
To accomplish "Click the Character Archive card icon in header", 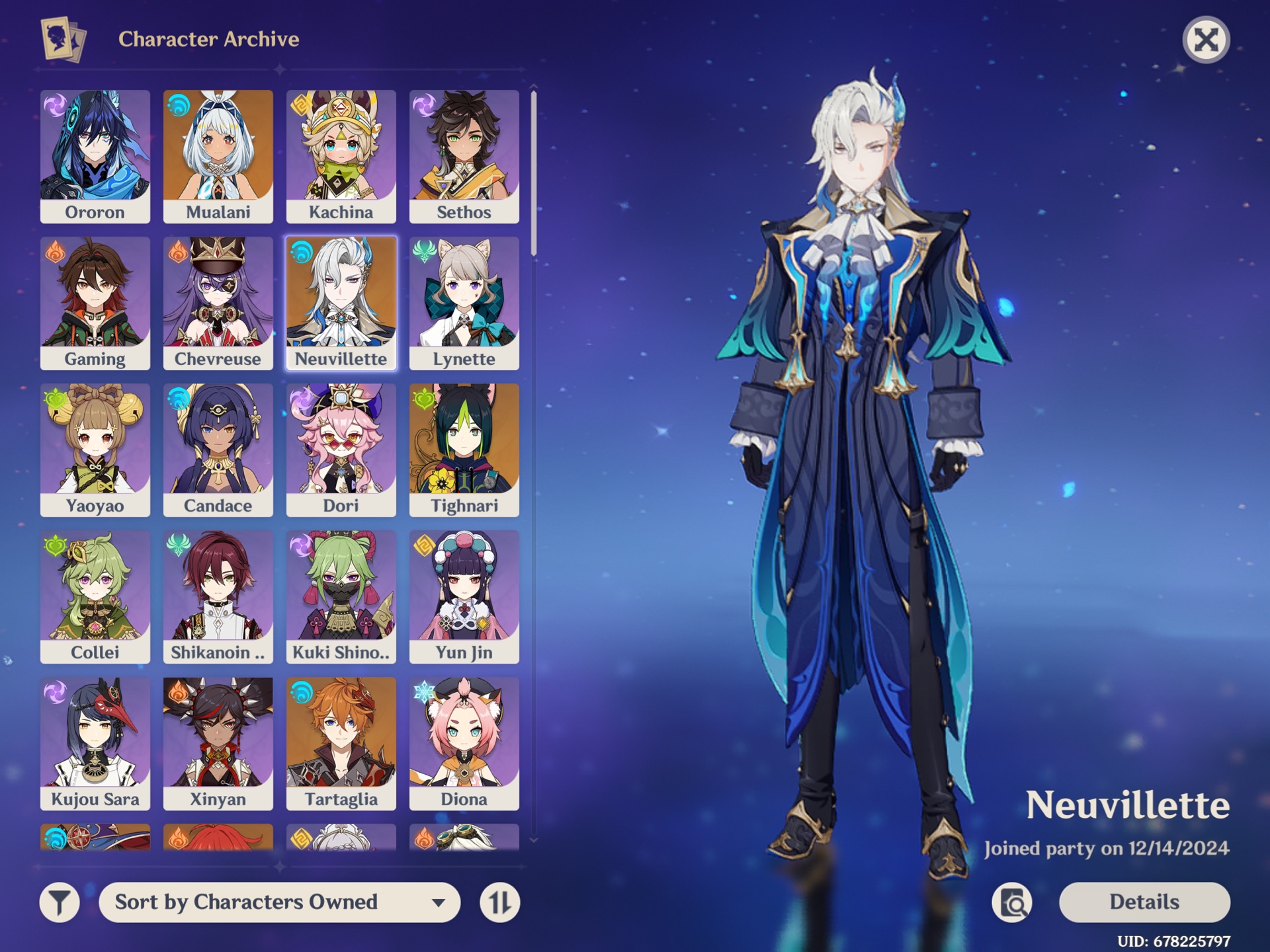I will coord(64,38).
